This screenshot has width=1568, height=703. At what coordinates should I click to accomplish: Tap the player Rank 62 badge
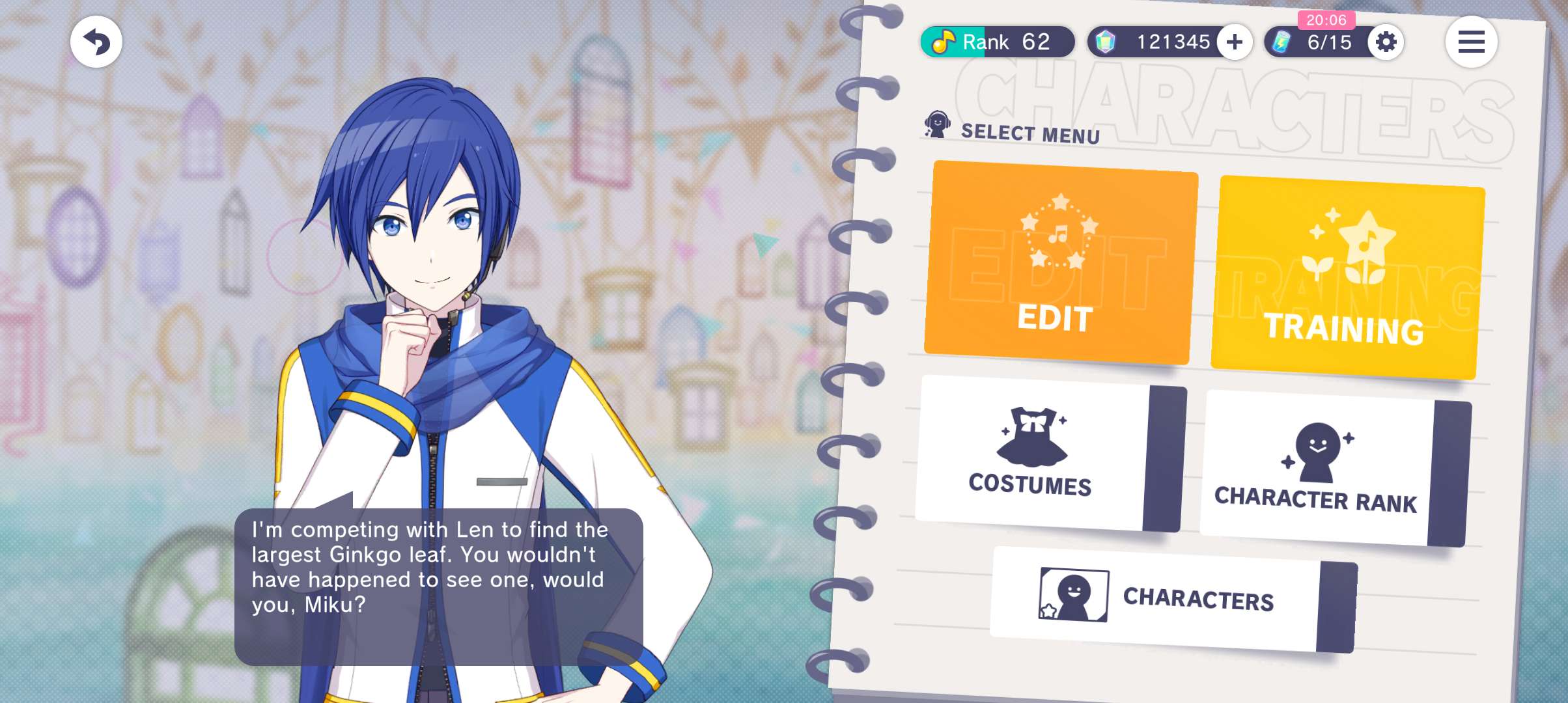pos(996,42)
